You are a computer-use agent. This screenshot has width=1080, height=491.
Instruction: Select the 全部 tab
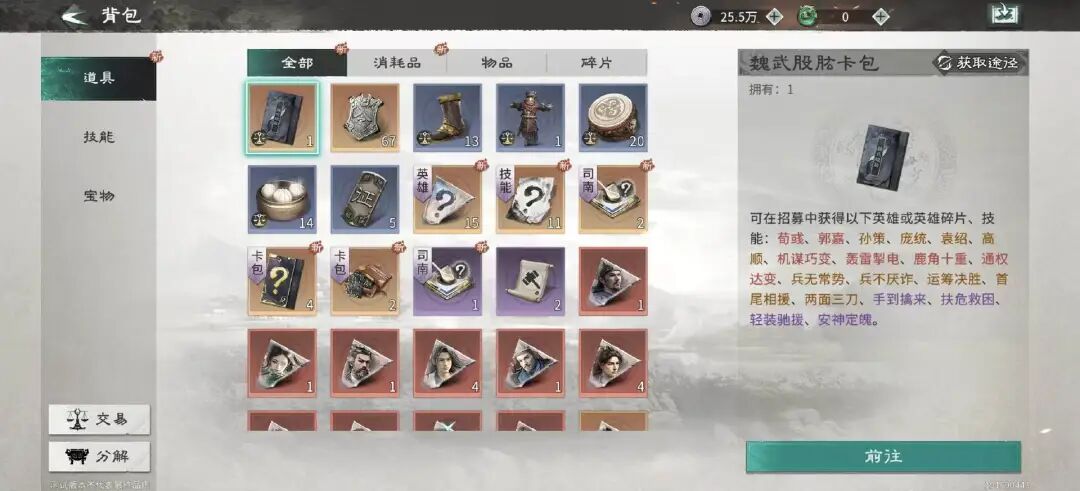[297, 62]
